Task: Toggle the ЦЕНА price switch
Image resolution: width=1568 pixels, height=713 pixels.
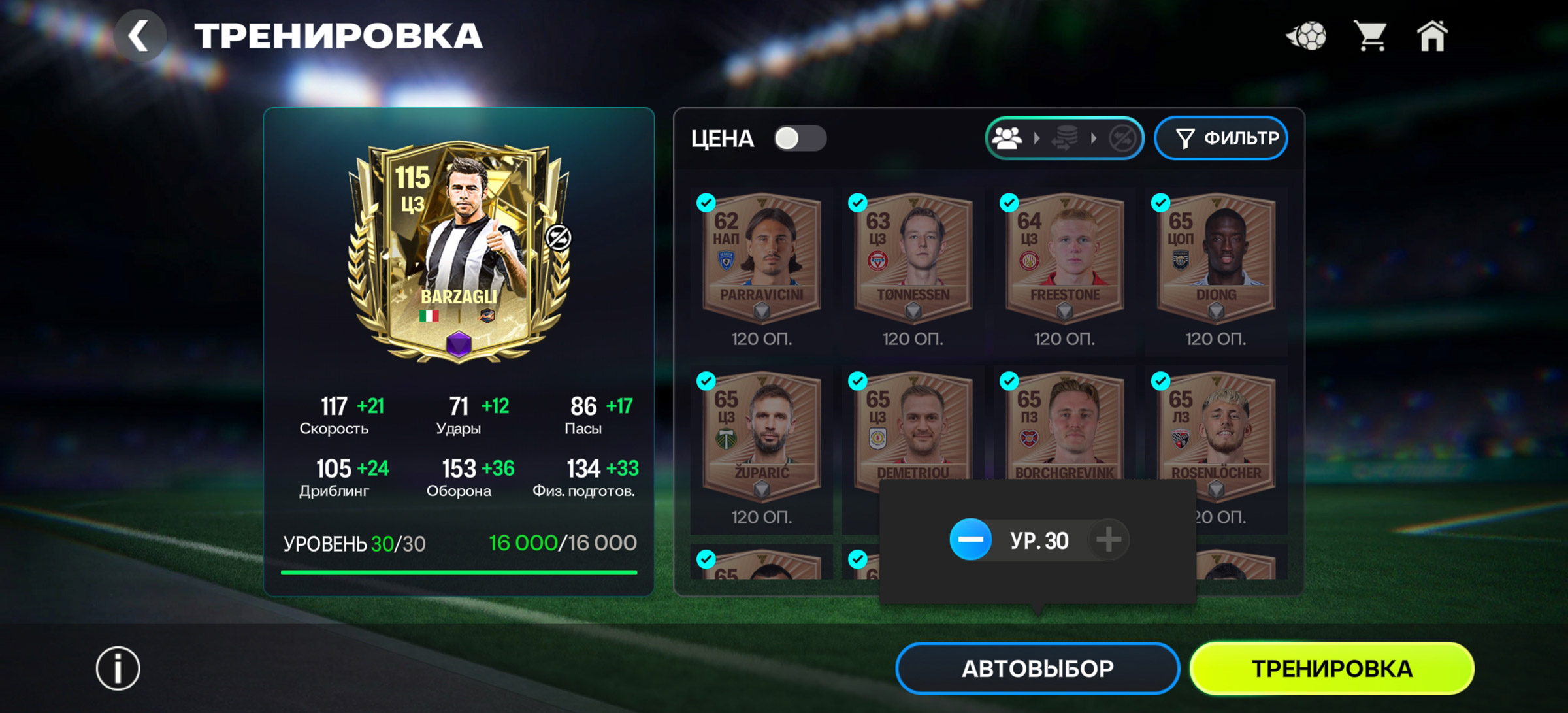Action: [799, 139]
